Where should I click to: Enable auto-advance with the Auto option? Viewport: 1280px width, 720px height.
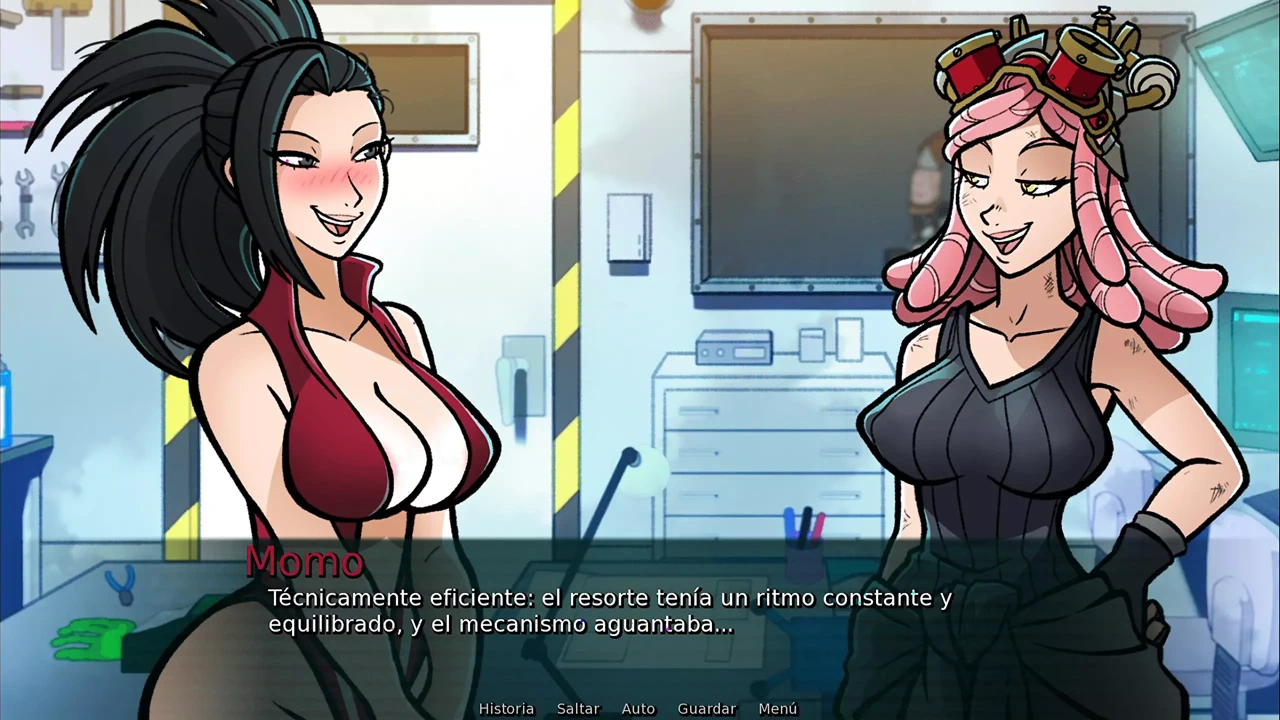[x=638, y=708]
